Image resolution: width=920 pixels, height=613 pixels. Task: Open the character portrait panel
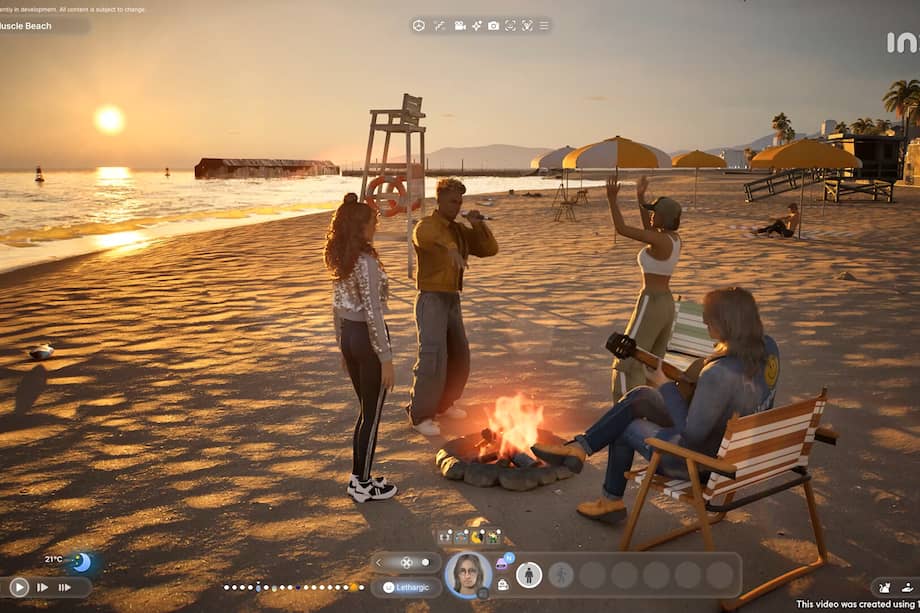click(x=467, y=574)
